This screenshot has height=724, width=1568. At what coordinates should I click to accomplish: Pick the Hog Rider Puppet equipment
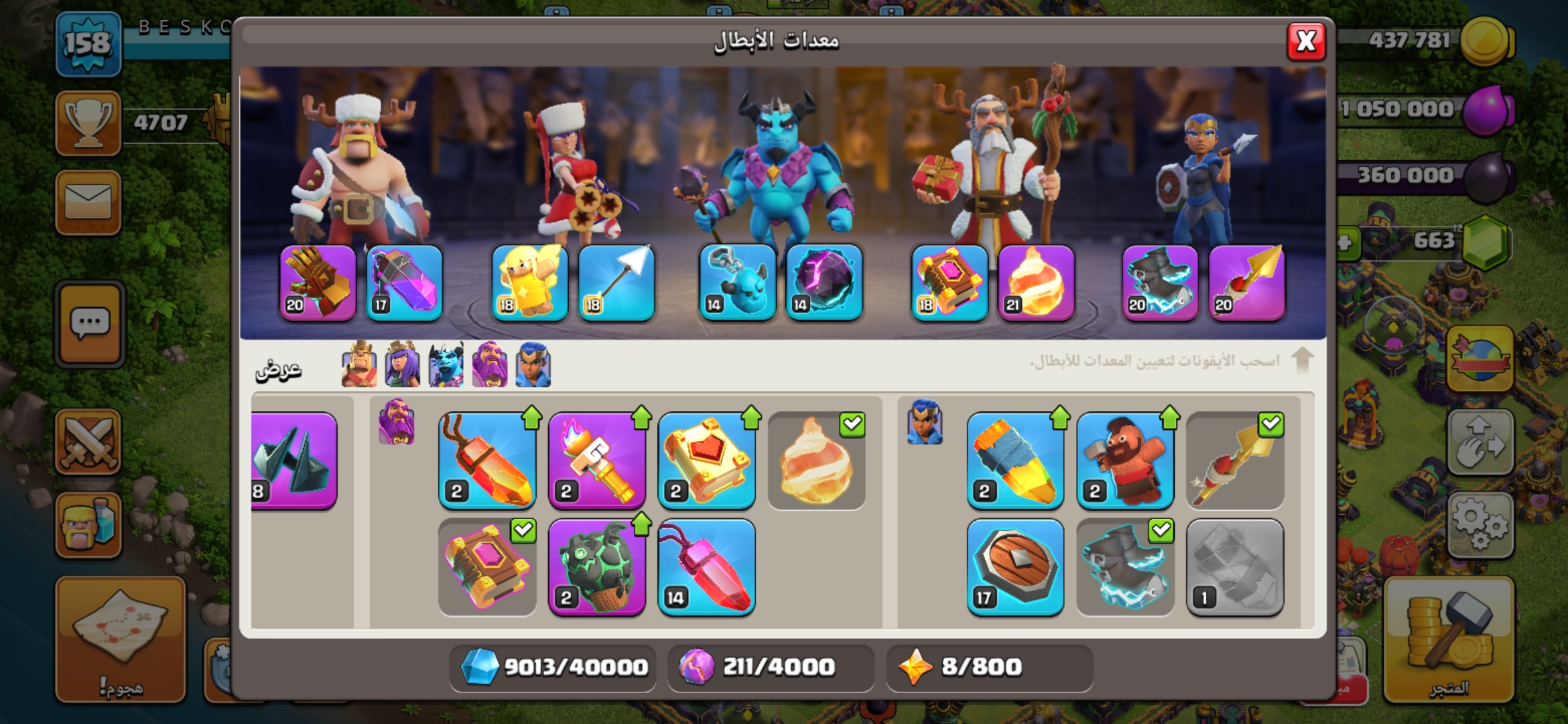tap(1125, 461)
